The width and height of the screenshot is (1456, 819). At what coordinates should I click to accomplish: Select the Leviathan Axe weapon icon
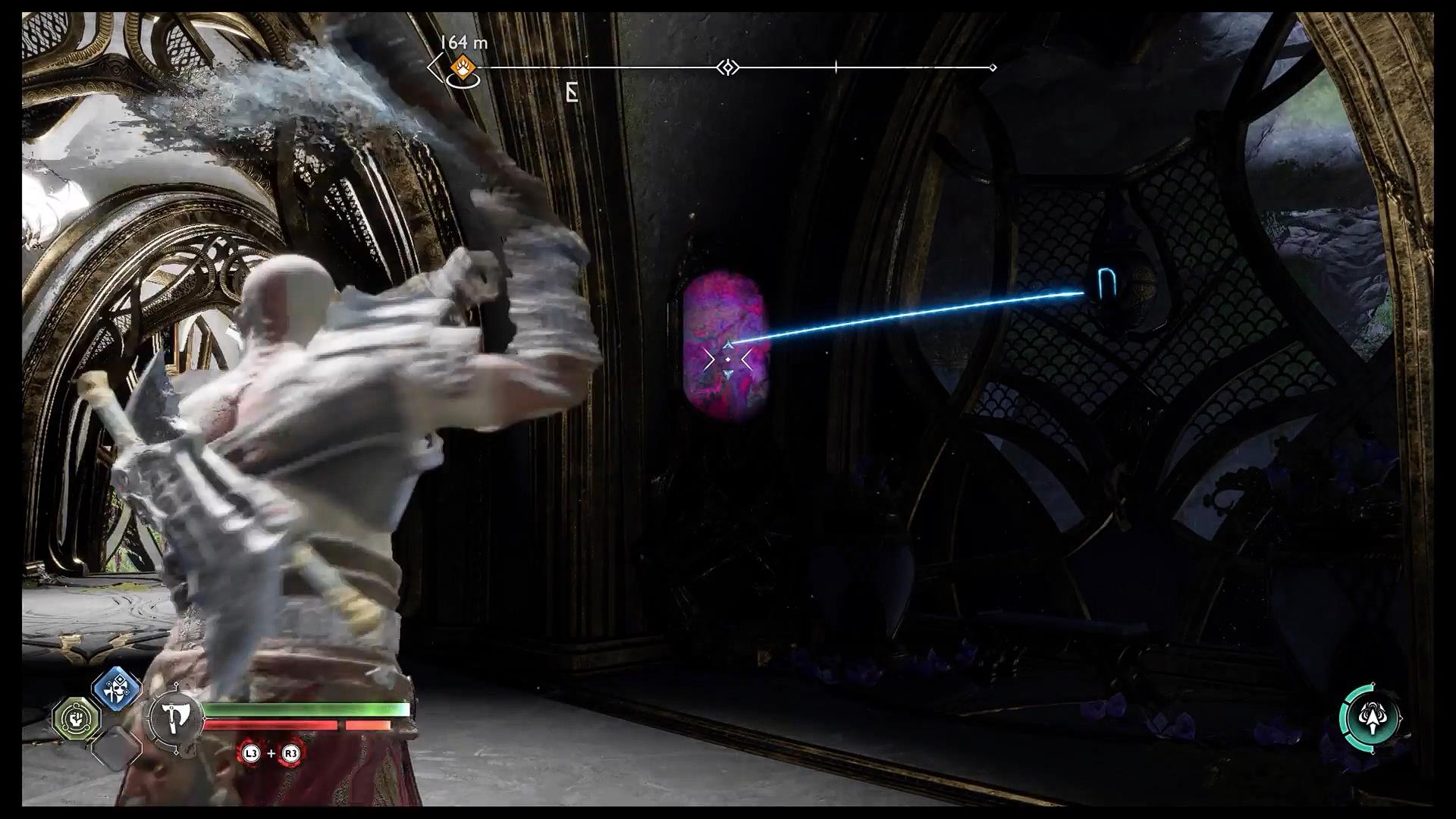[174, 716]
